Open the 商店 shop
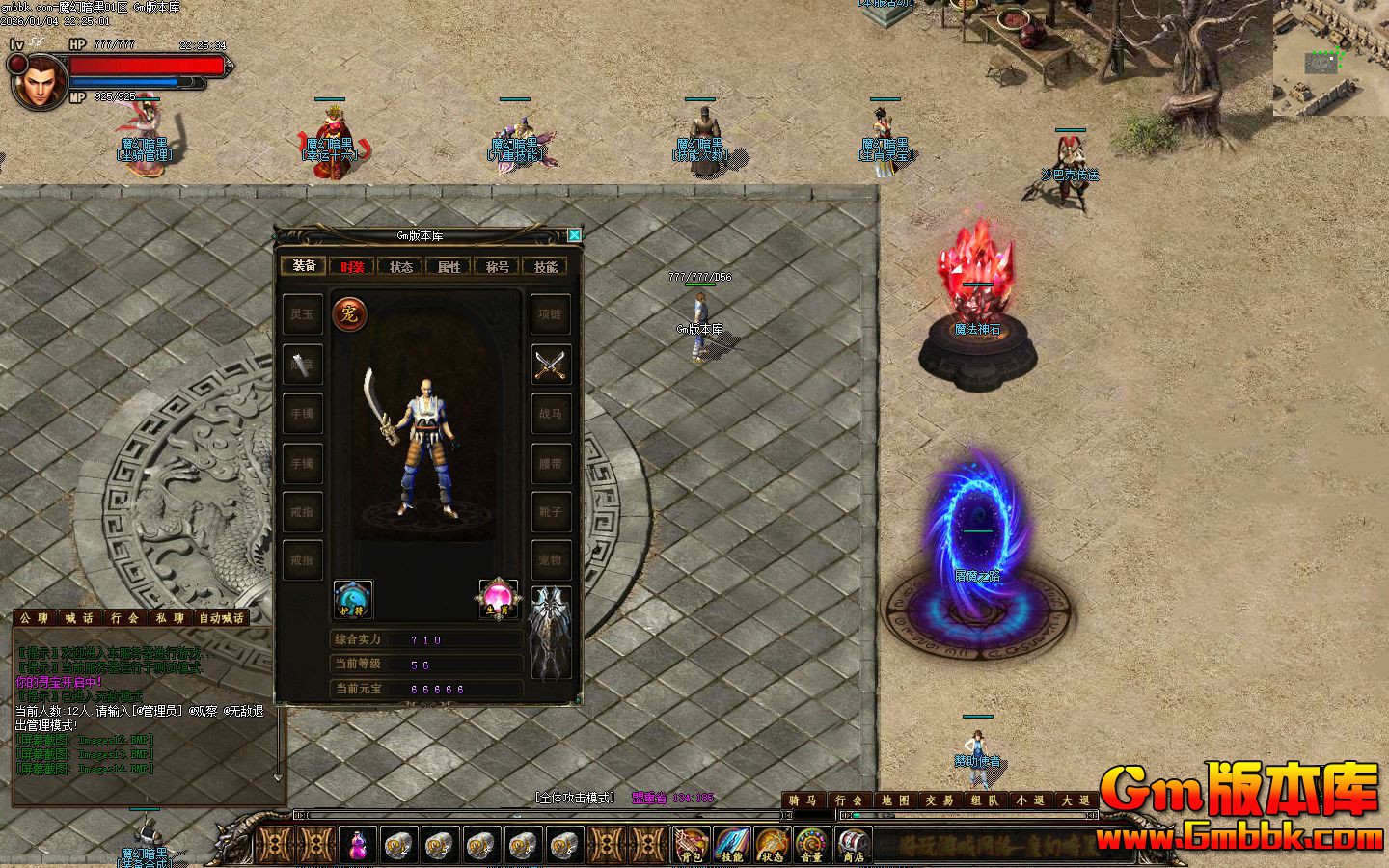The height and width of the screenshot is (868, 1389). pos(853,846)
